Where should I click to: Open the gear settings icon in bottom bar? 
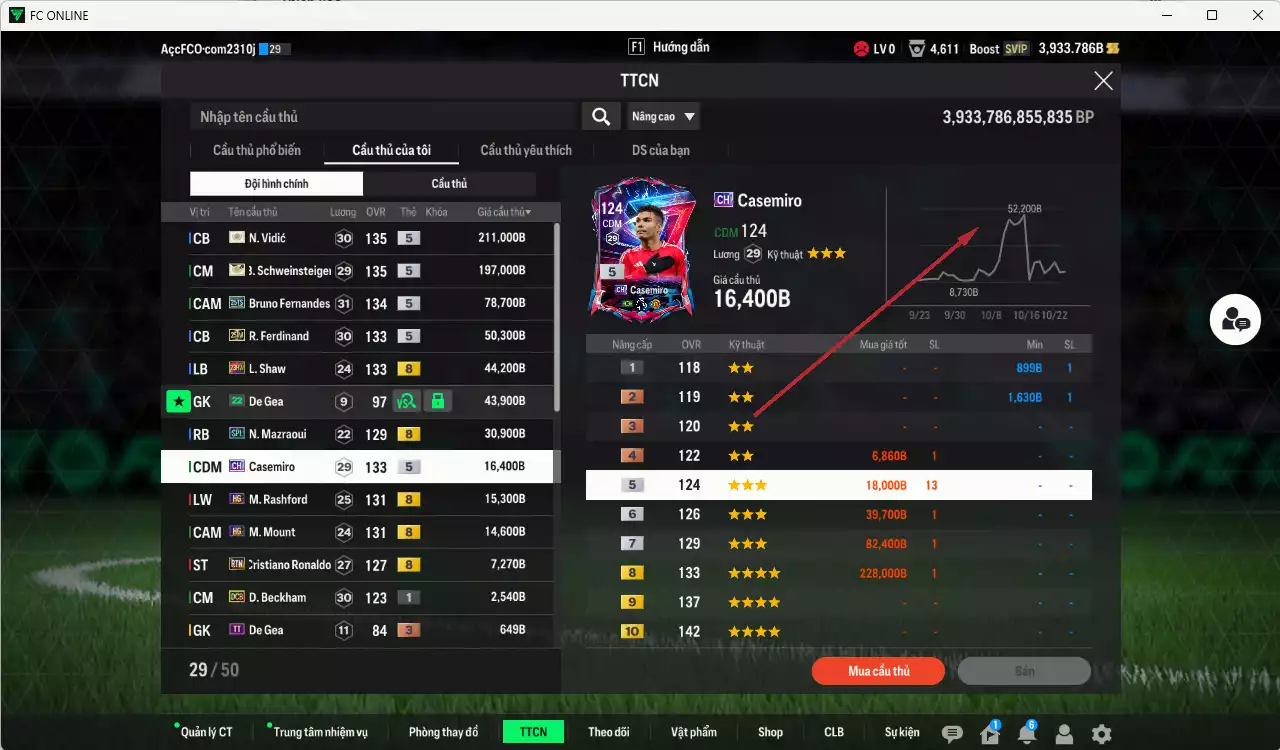(x=1103, y=732)
